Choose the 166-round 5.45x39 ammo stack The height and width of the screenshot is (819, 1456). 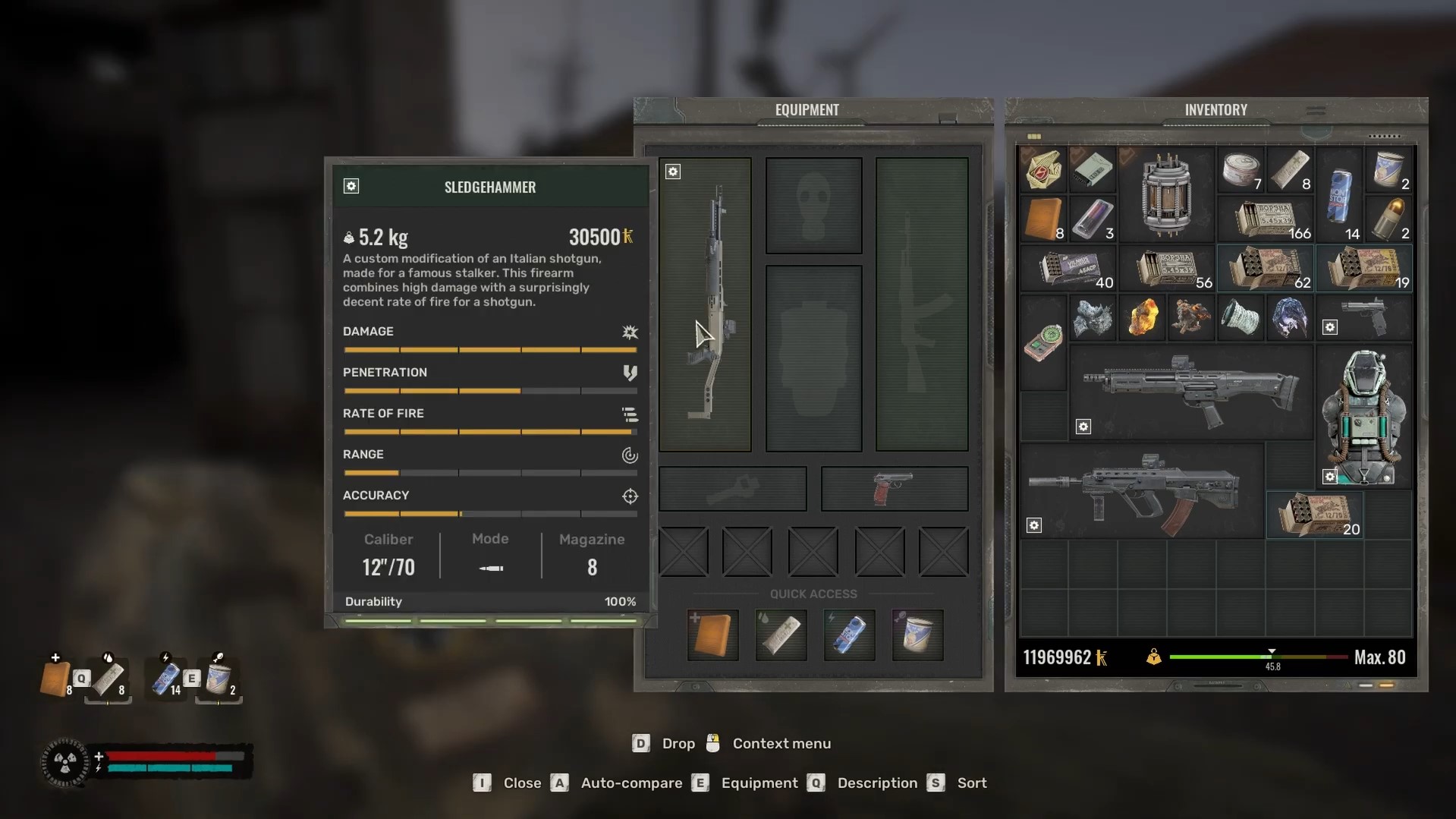pos(1266,219)
